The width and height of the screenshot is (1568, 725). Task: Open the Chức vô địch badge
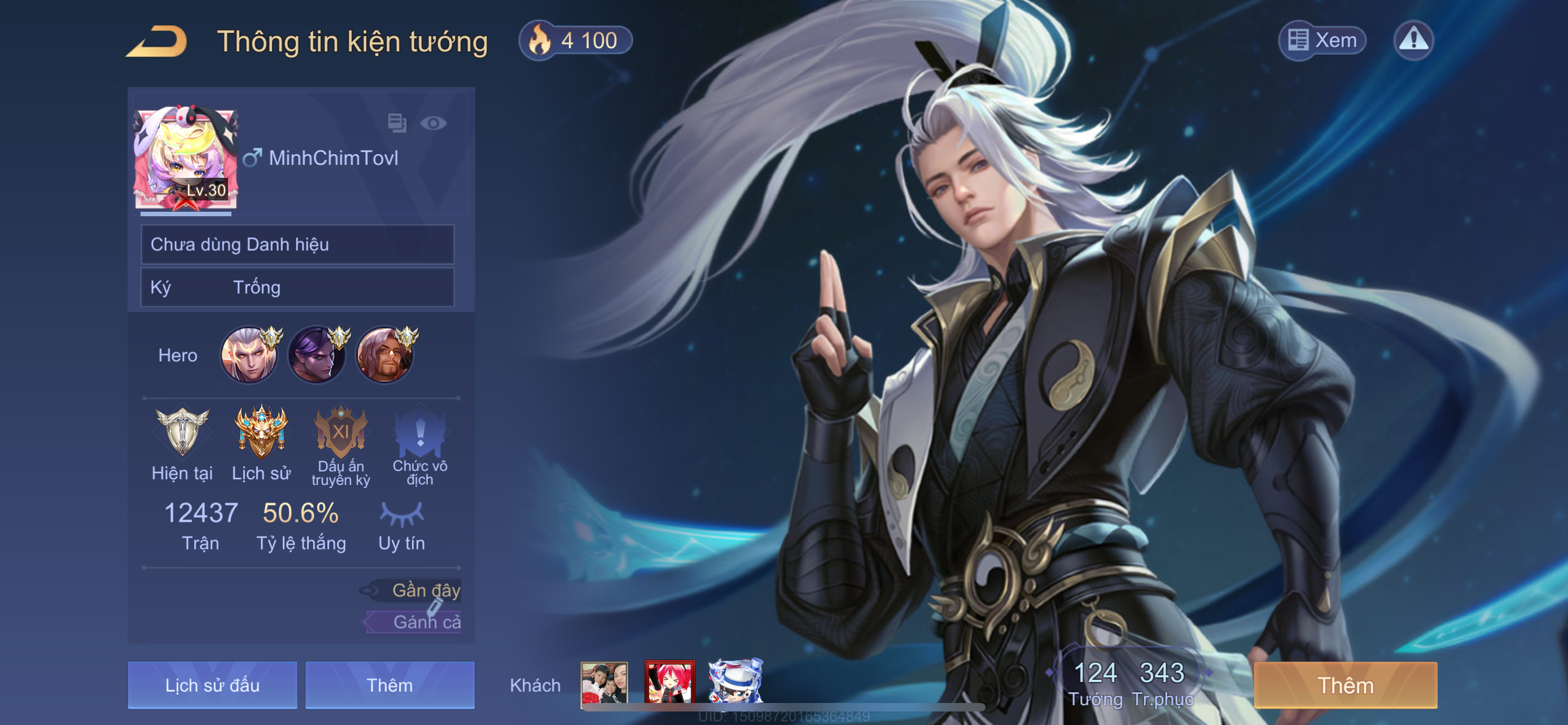(x=420, y=433)
